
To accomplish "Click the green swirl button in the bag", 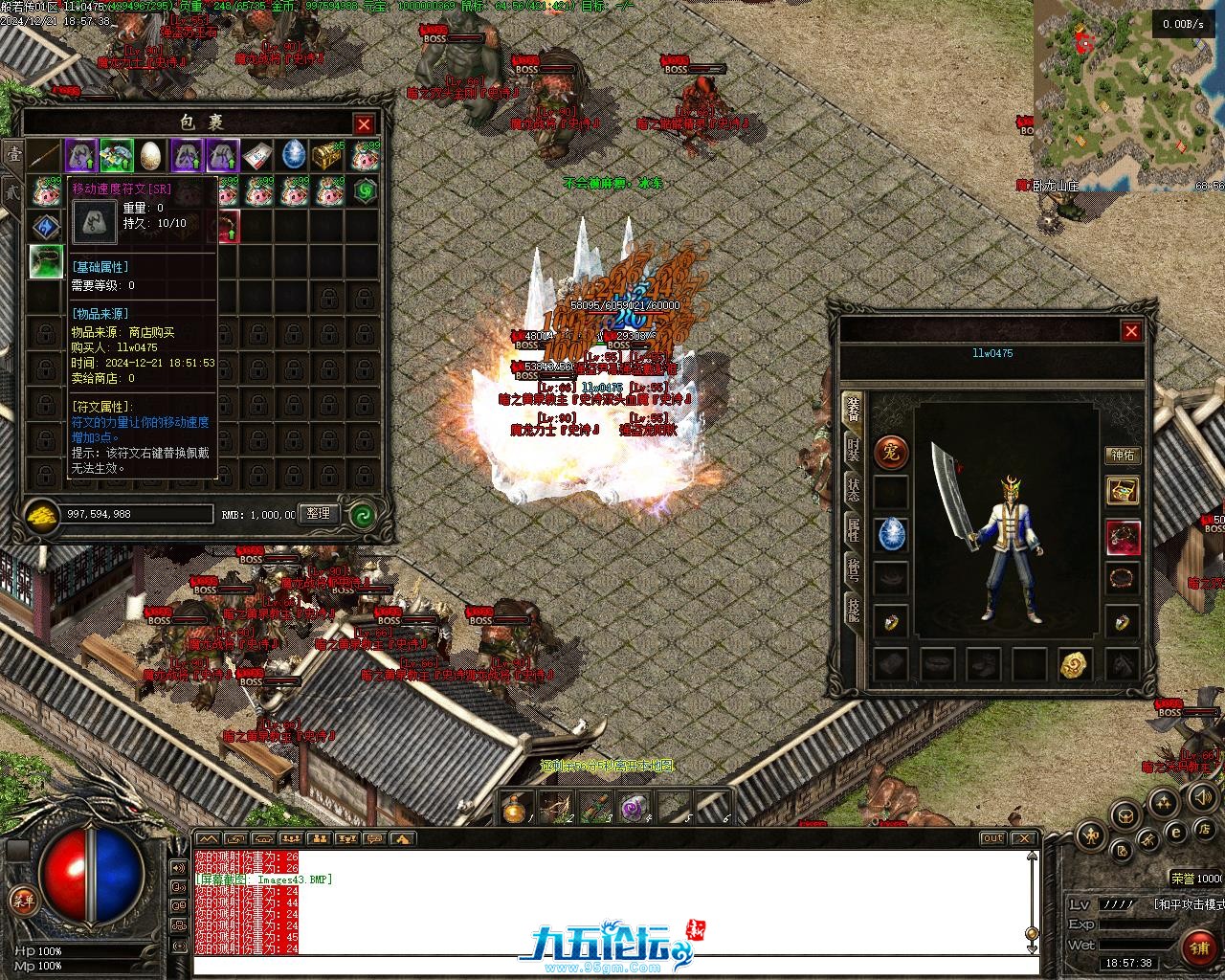I will [x=362, y=515].
